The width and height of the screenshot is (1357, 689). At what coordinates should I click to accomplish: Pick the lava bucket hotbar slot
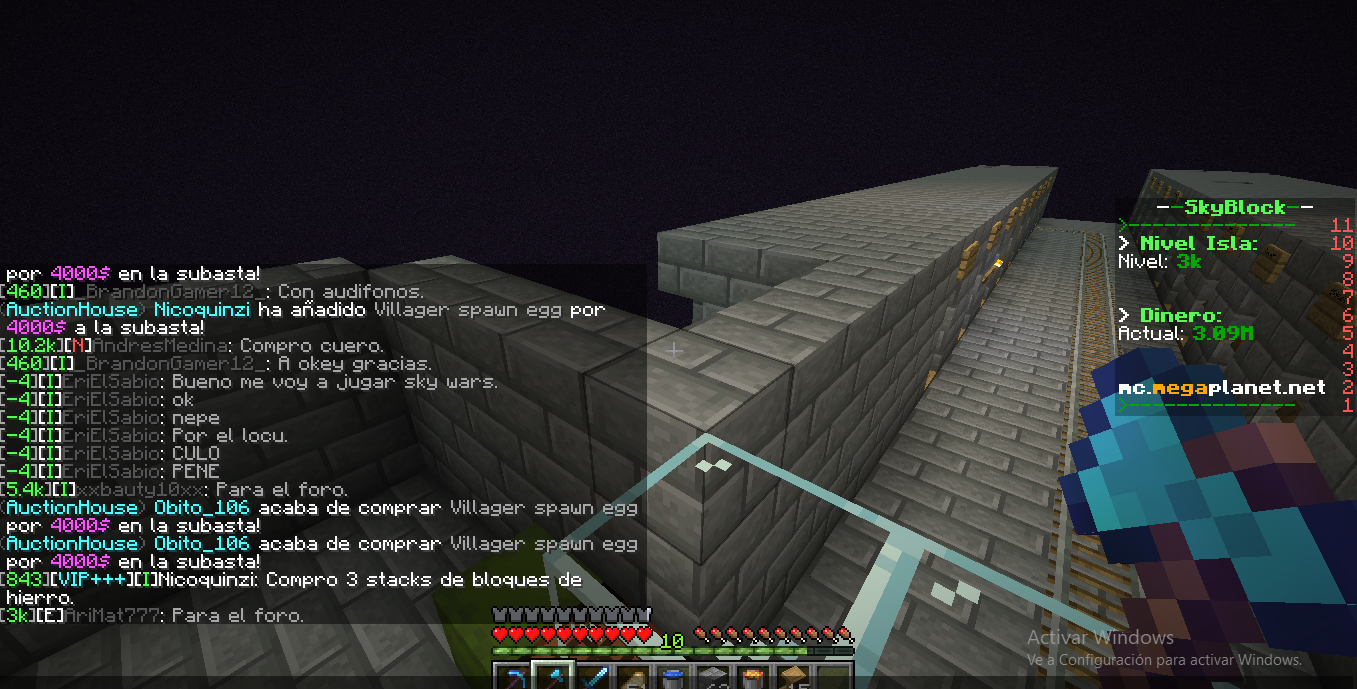pos(753,679)
